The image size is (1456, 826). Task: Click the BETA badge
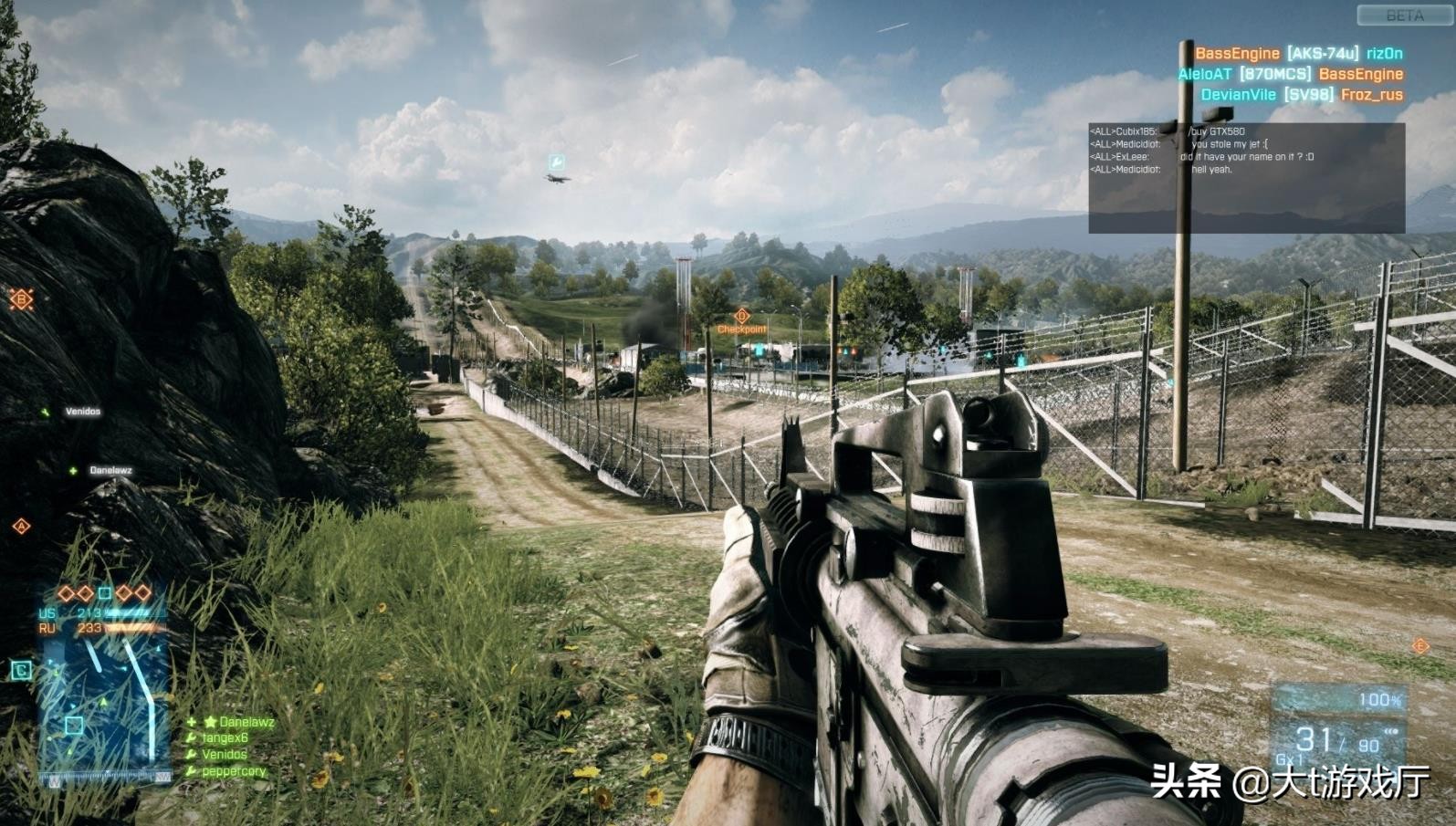(x=1404, y=16)
